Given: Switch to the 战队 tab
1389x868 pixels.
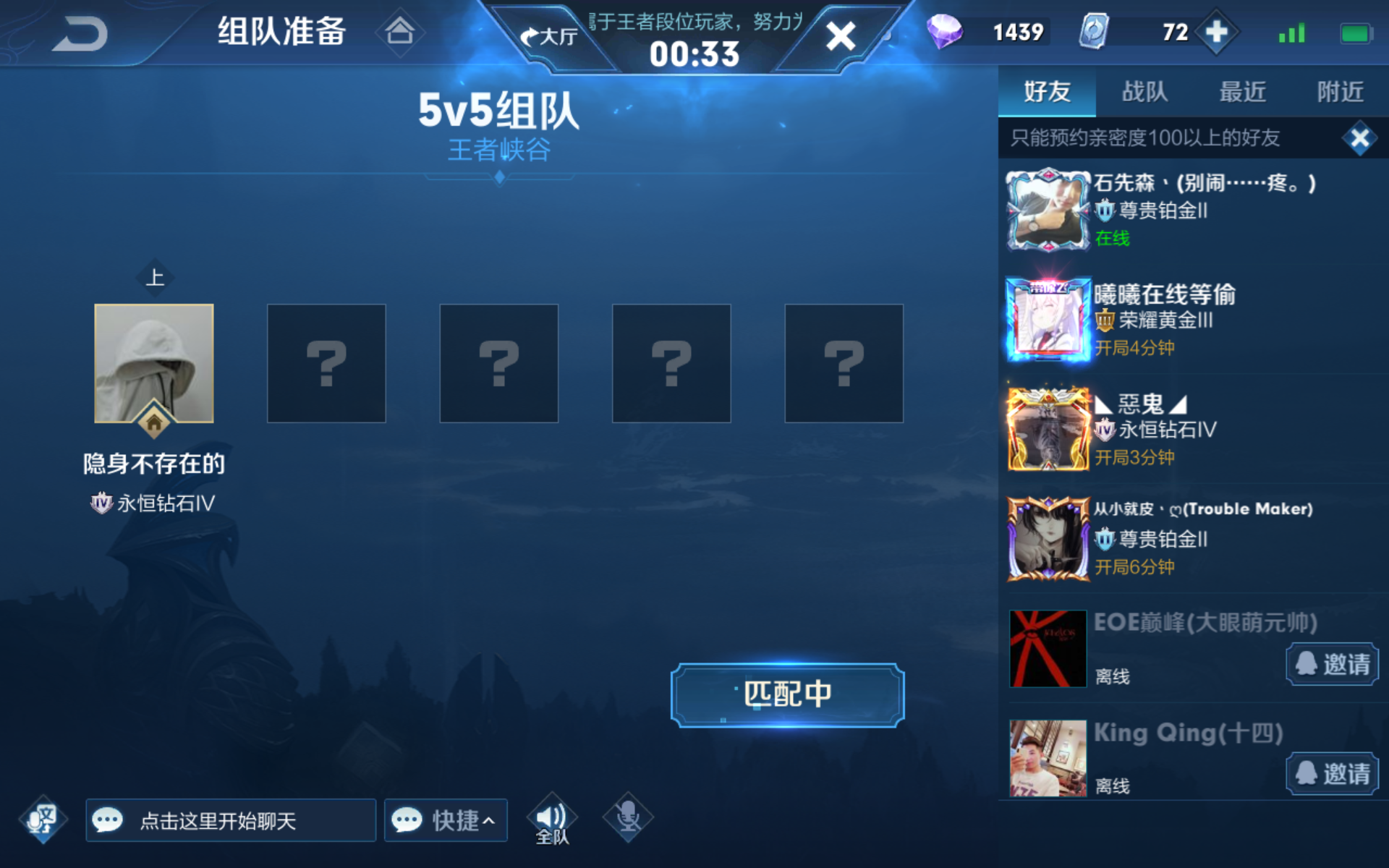Looking at the screenshot, I should point(1143,92).
